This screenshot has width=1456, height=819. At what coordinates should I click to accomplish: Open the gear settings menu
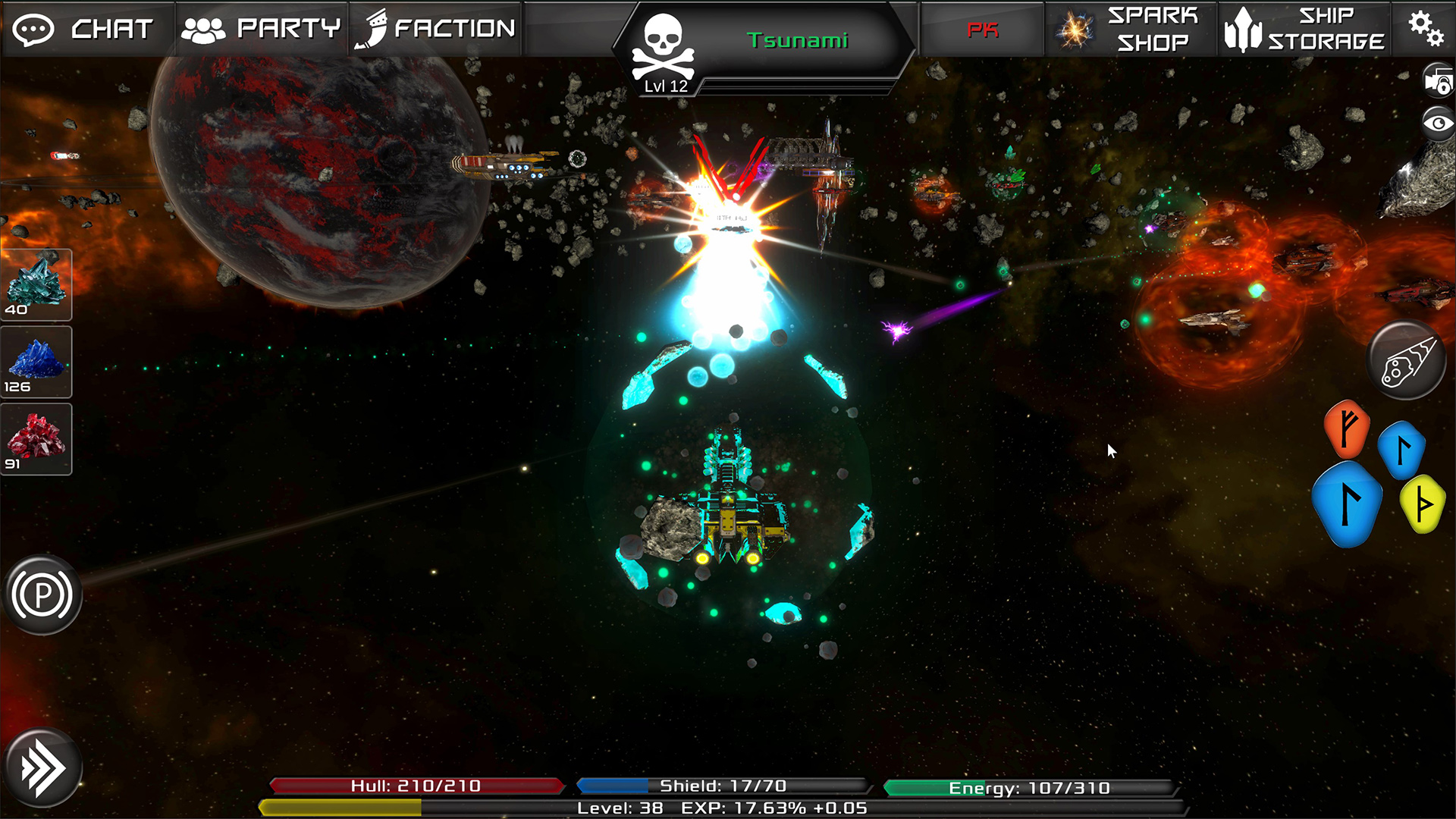pos(1425,29)
